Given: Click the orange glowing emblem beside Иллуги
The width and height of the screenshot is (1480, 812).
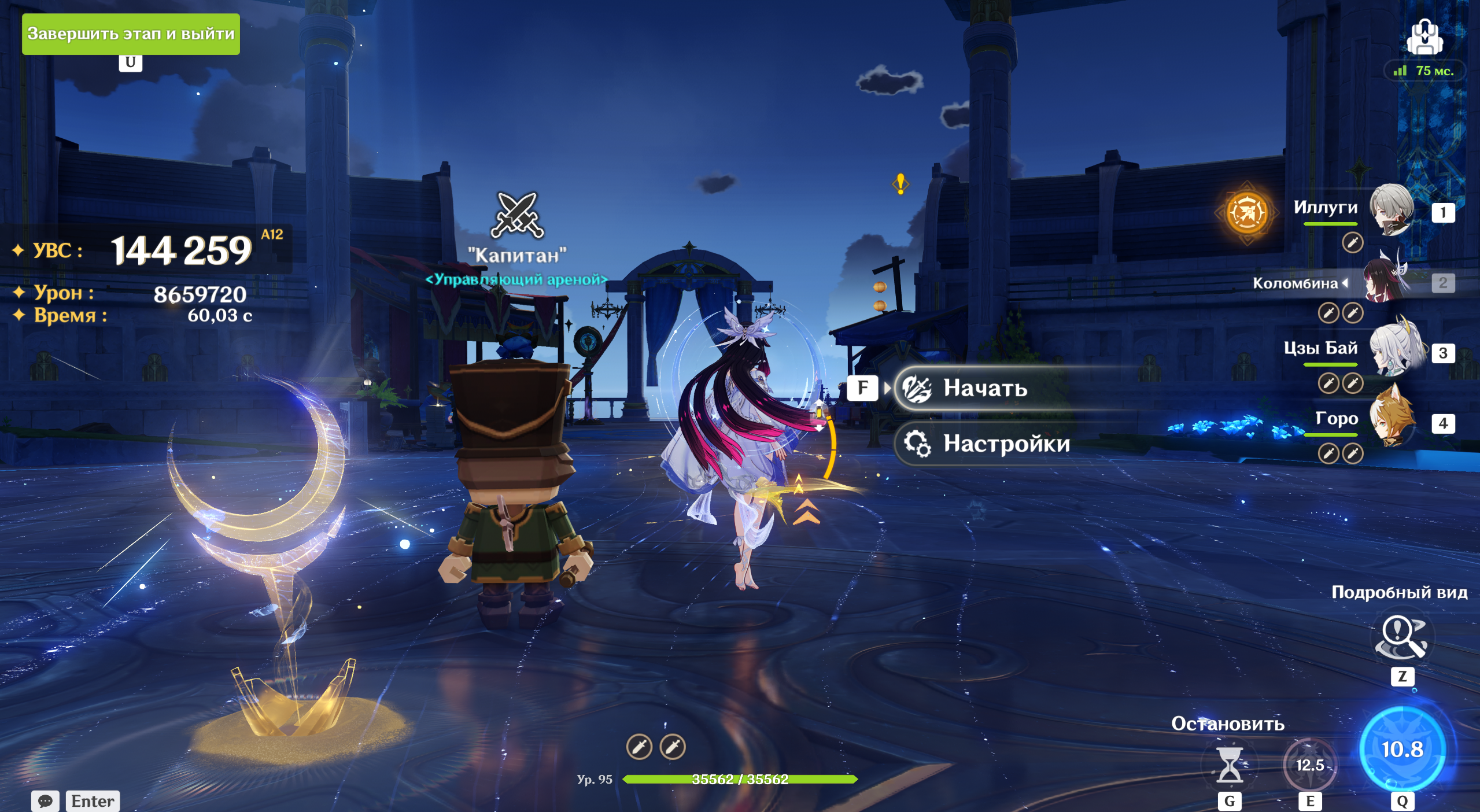Looking at the screenshot, I should tap(1247, 212).
